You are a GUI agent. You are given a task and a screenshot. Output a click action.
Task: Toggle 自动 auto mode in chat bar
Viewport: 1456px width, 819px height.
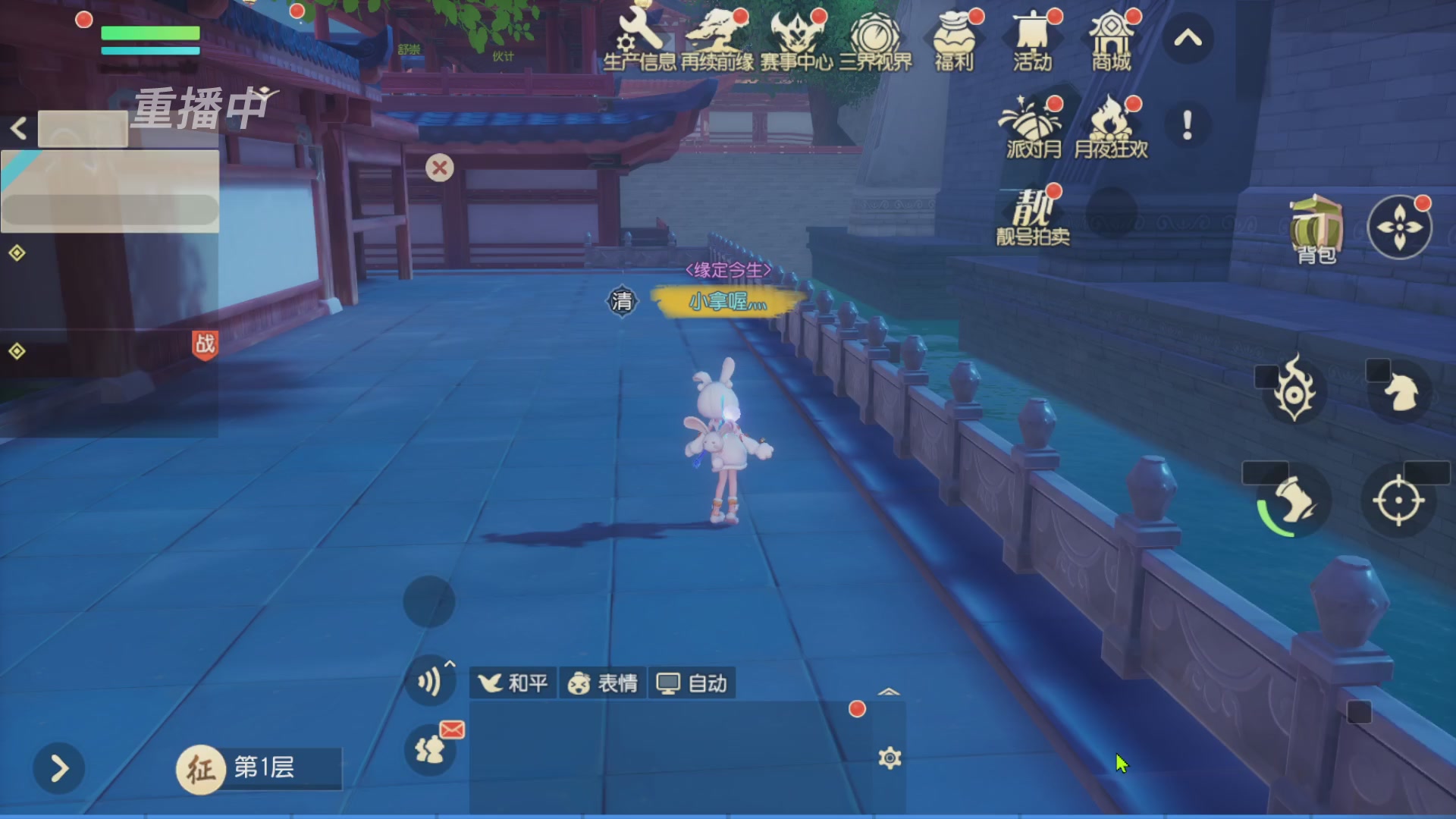coord(691,682)
